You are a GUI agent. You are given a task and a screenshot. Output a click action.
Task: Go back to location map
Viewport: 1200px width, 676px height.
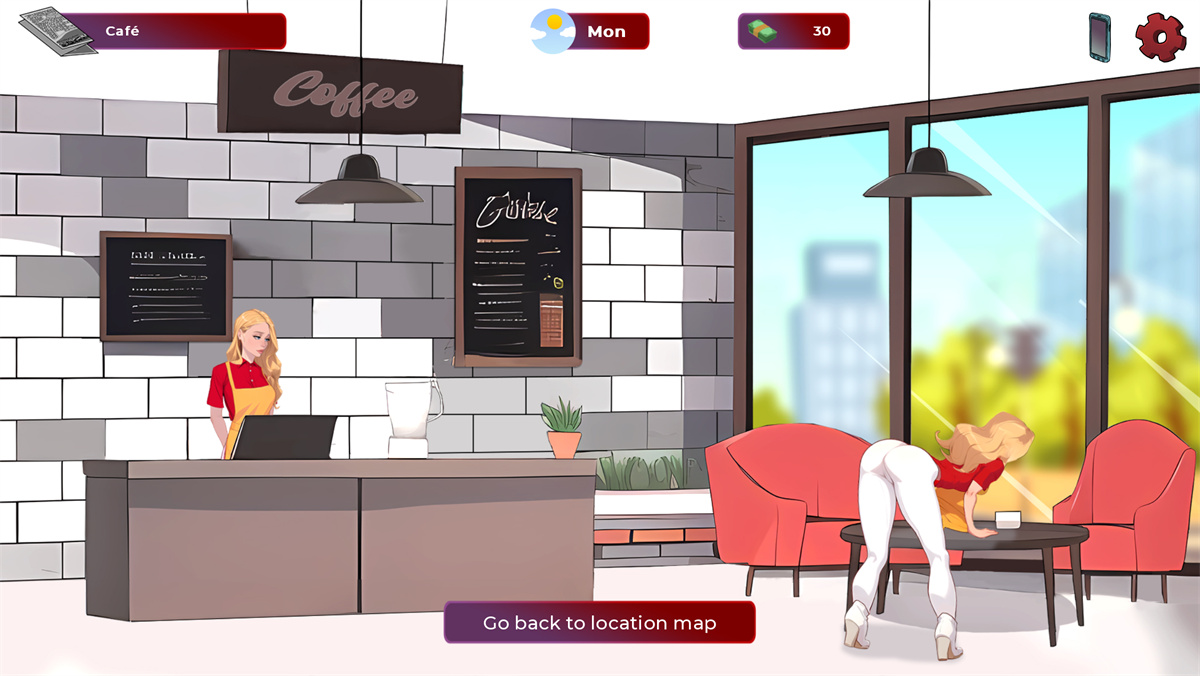click(599, 622)
